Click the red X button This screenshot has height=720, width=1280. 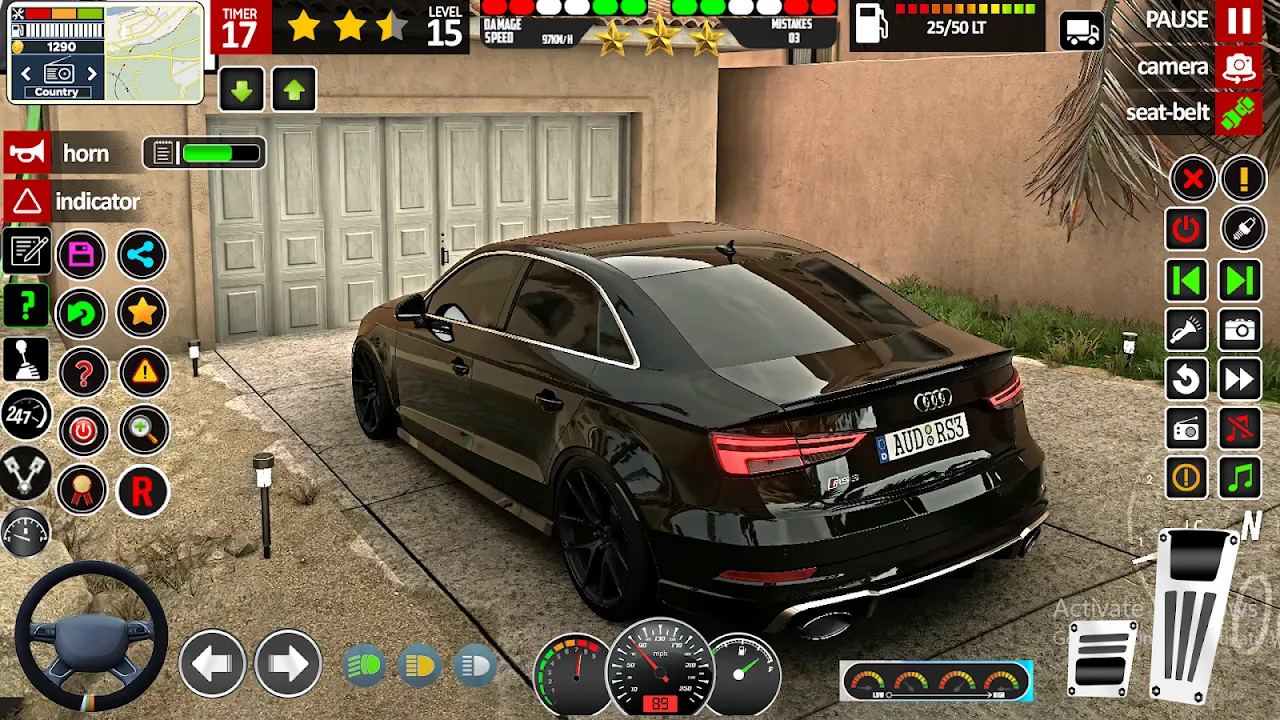pos(1192,180)
